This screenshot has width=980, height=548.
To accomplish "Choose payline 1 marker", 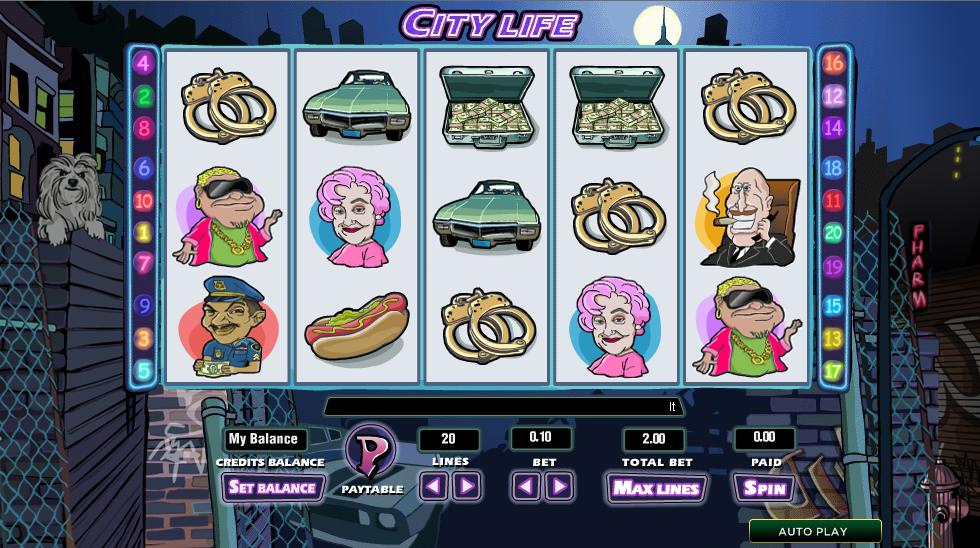I will point(143,233).
